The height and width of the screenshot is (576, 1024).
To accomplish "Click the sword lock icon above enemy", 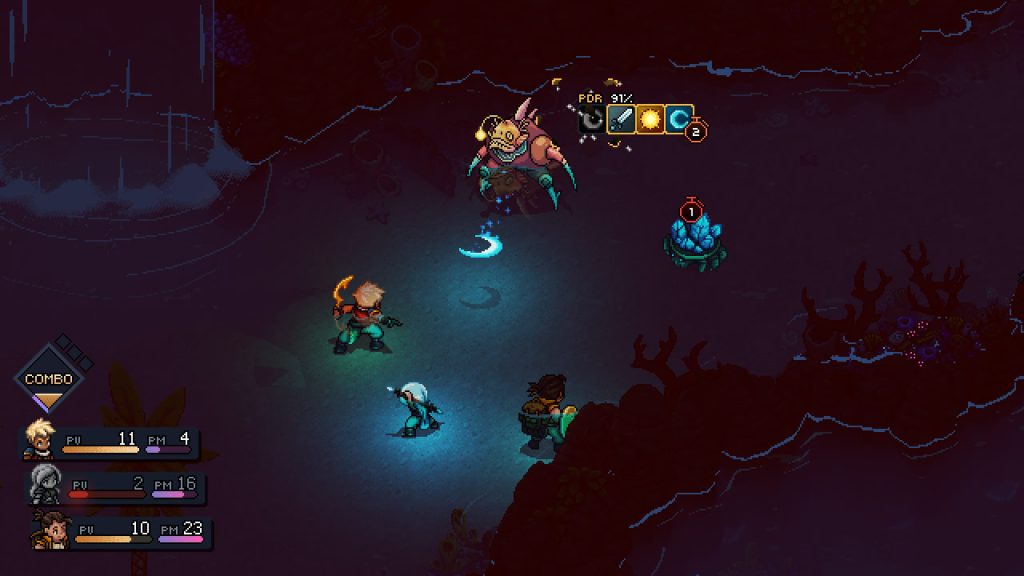I will coord(621,120).
